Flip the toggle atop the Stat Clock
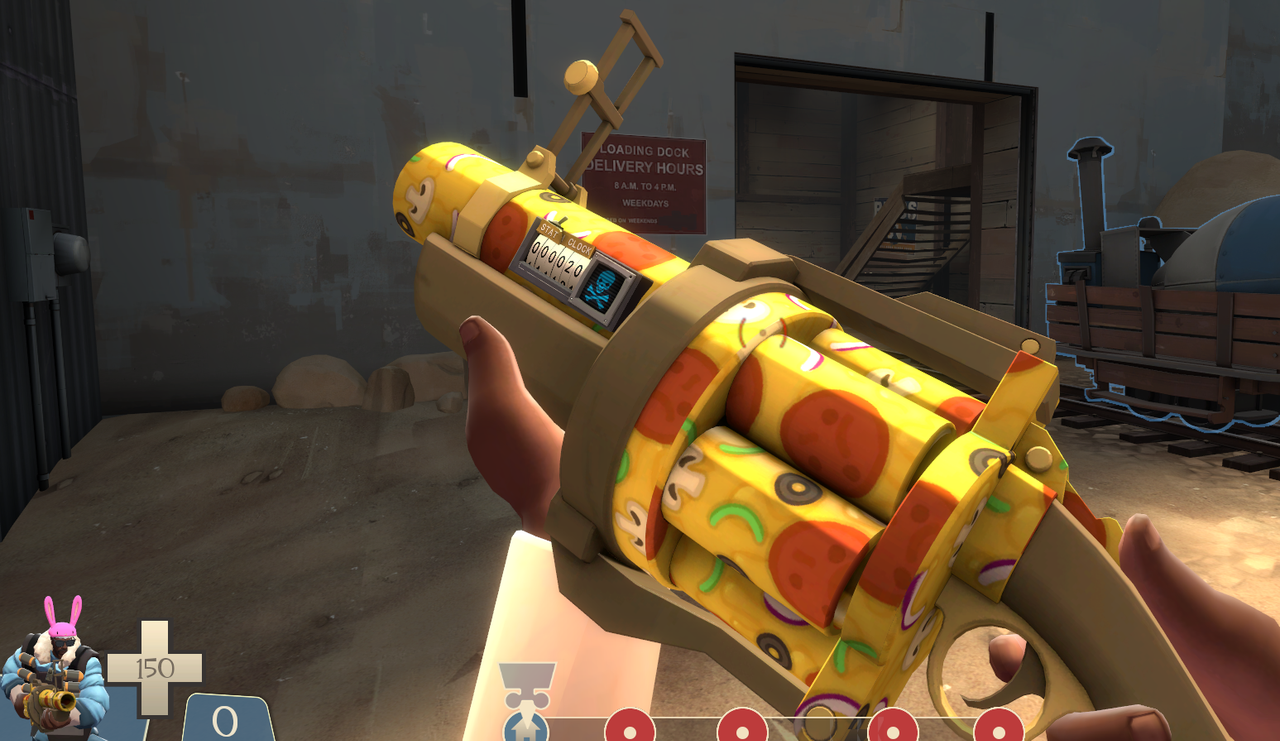The height and width of the screenshot is (741, 1280). pos(558,221)
